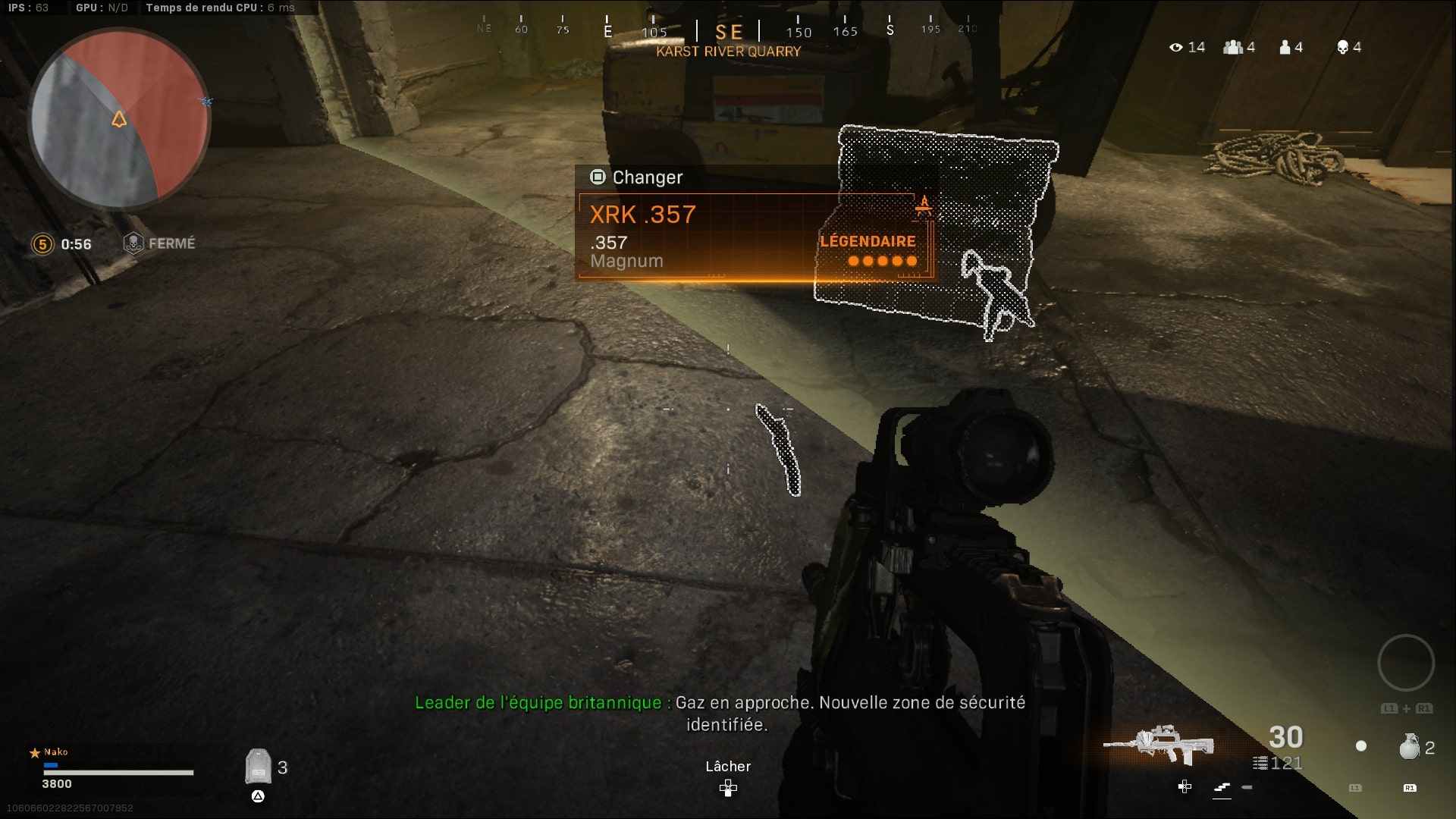Click Nako's blue health bar

click(52, 767)
